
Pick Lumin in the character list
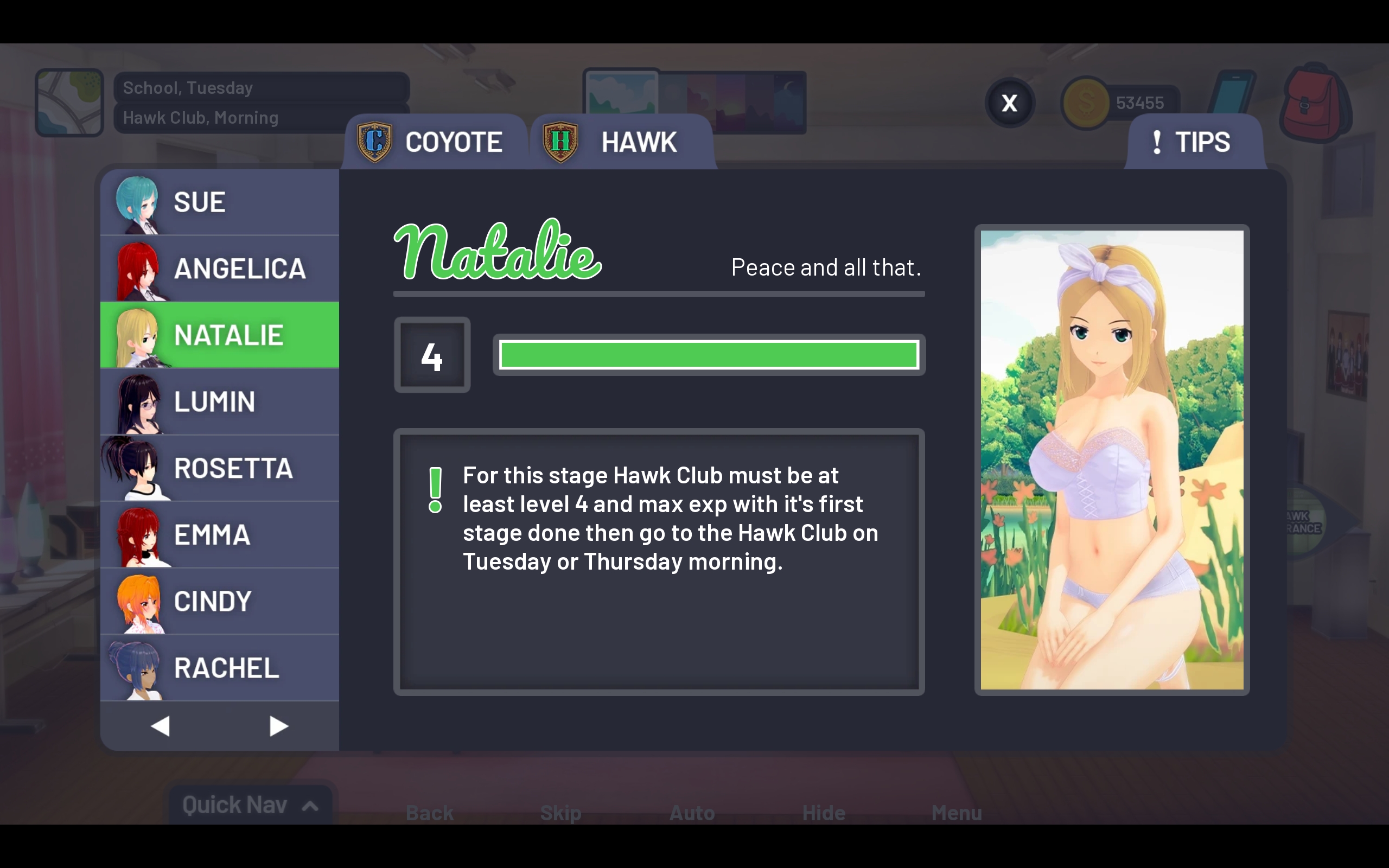coord(220,402)
